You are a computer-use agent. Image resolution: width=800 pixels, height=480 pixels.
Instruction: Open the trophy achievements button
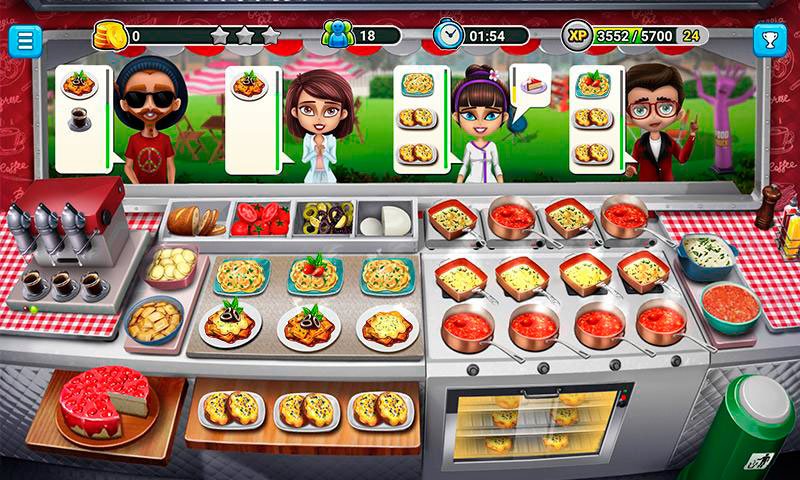pyautogui.click(x=769, y=40)
